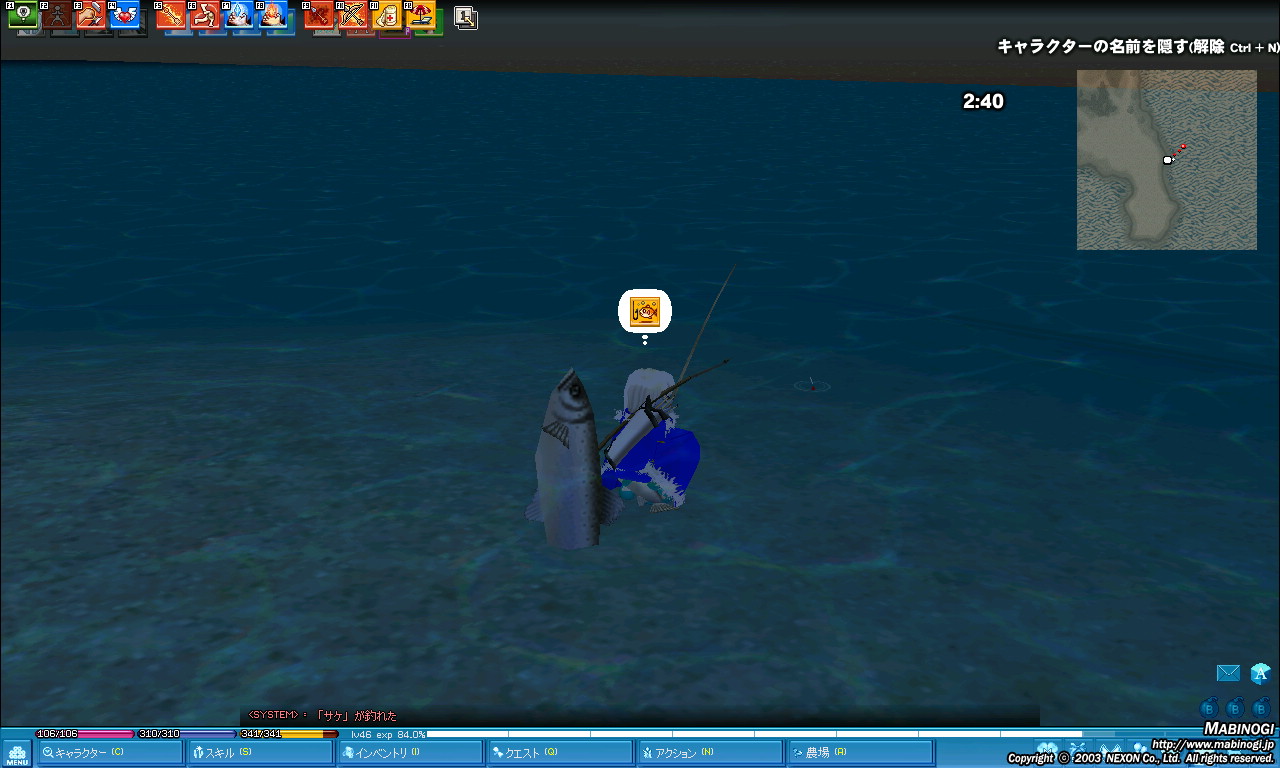Image resolution: width=1280 pixels, height=768 pixels.
Task: Use the F11 first aid bandage skill
Action: [387, 15]
